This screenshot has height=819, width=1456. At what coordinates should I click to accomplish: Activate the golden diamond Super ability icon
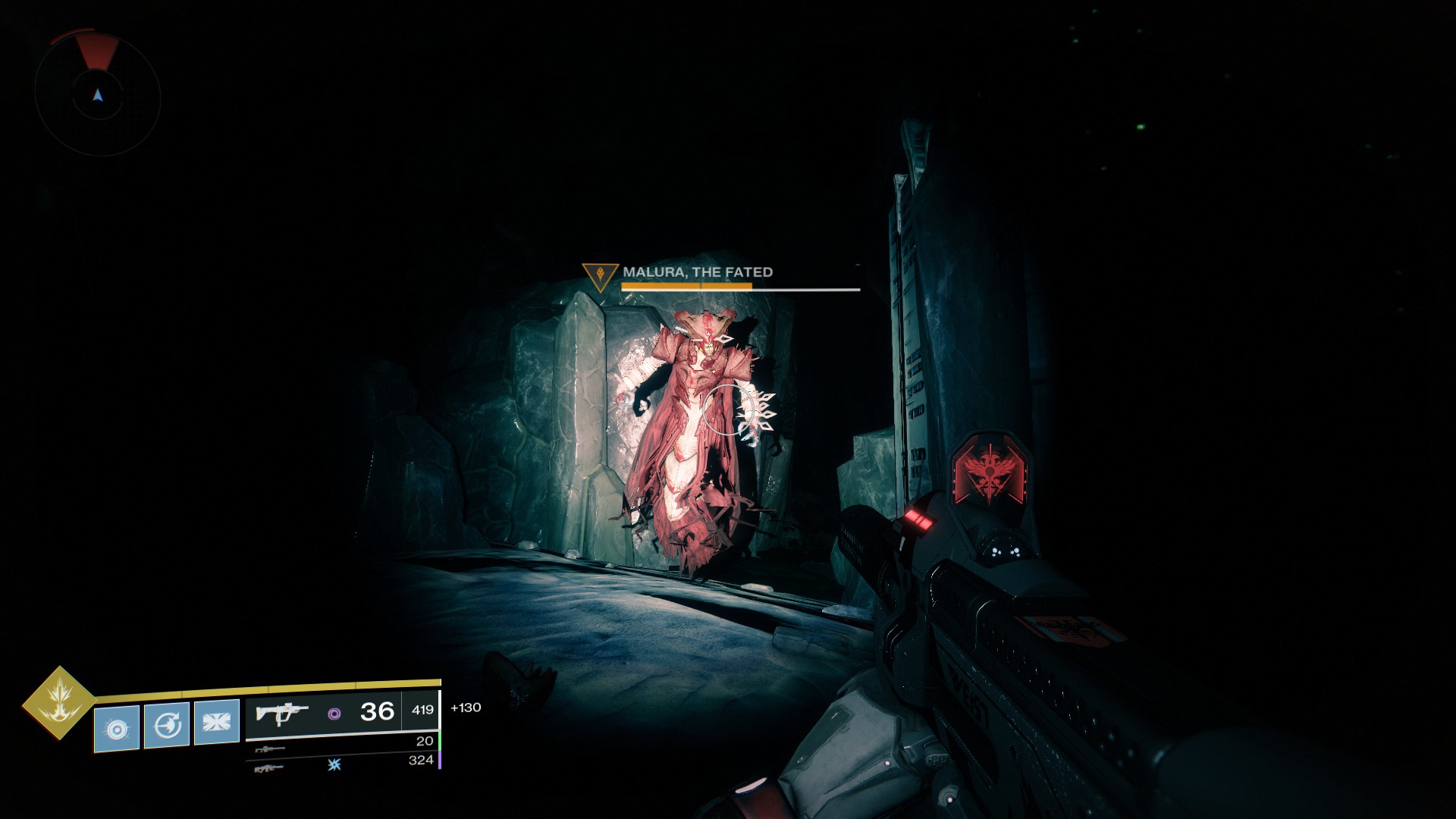58,702
